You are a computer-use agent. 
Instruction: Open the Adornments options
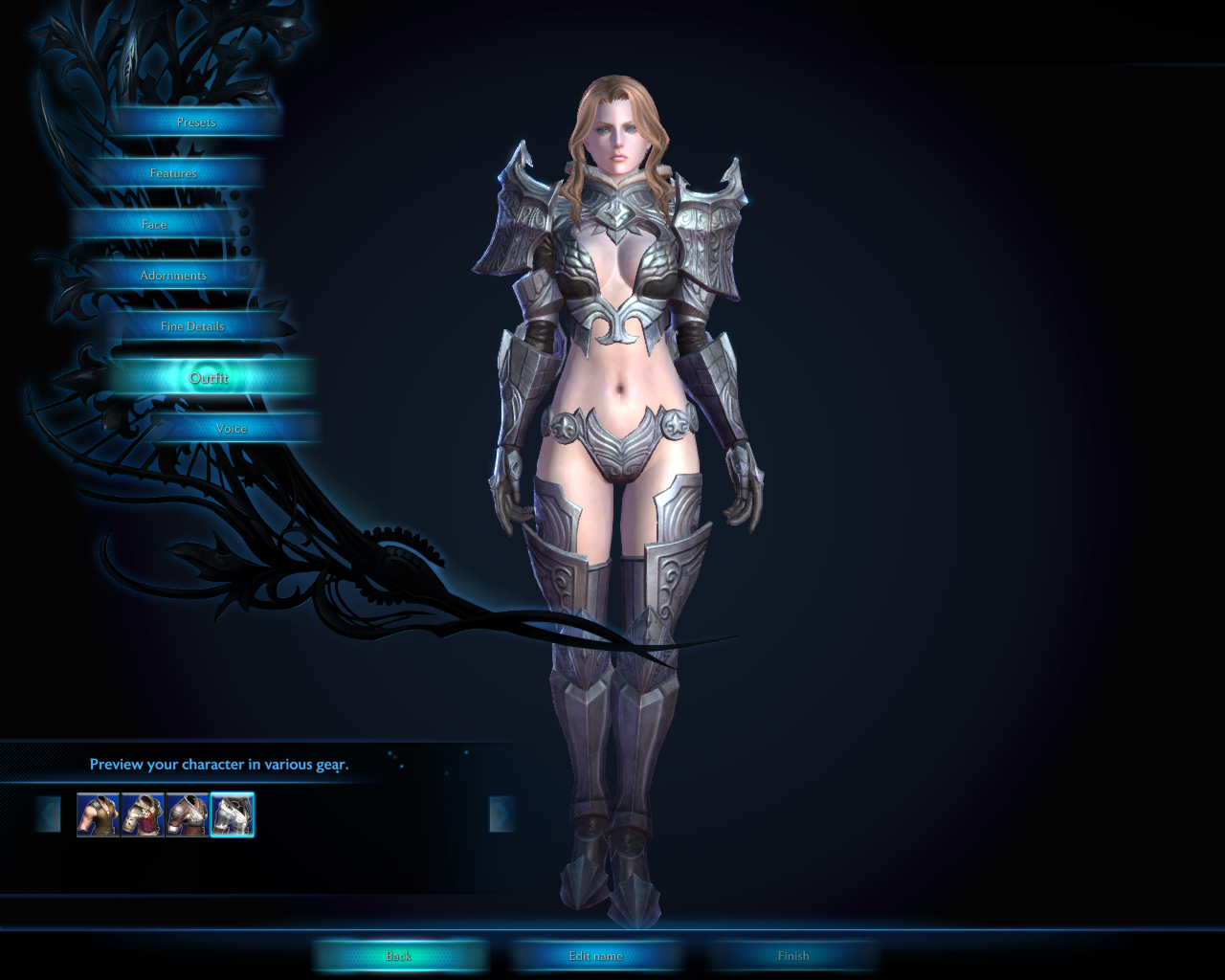173,276
